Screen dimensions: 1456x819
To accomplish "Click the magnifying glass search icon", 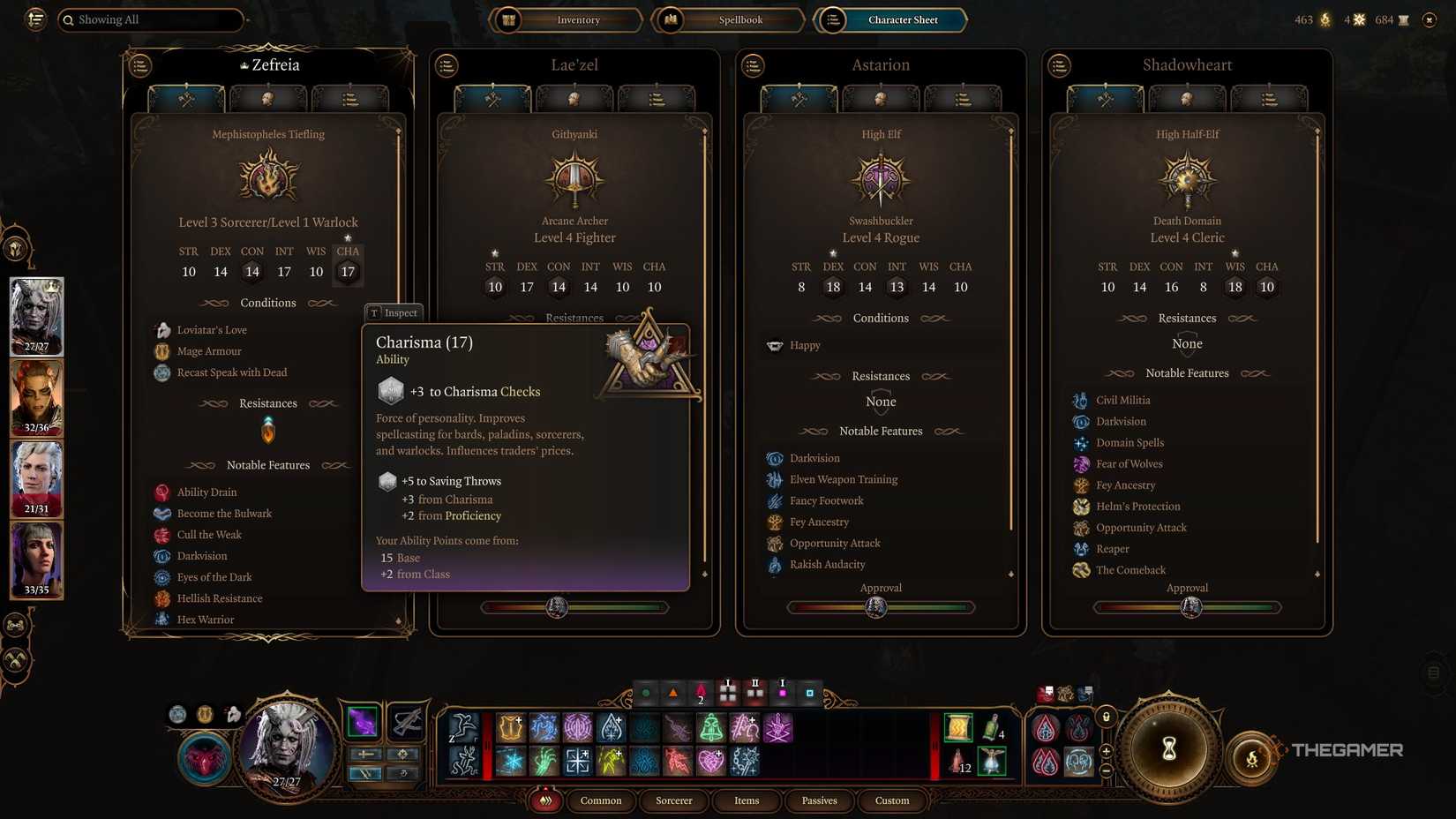I will [x=69, y=19].
